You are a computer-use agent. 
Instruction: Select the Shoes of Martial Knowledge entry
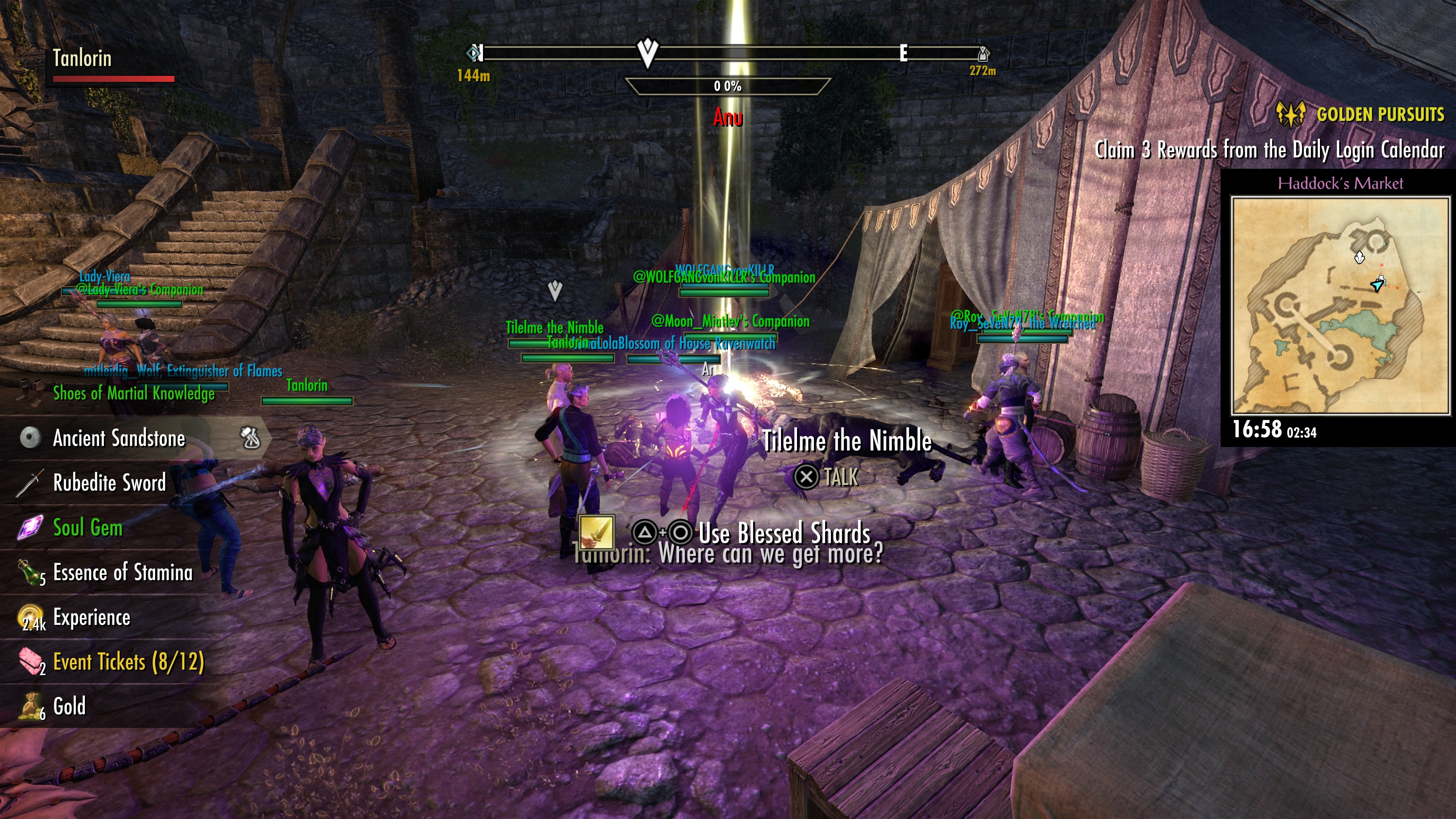tap(133, 394)
